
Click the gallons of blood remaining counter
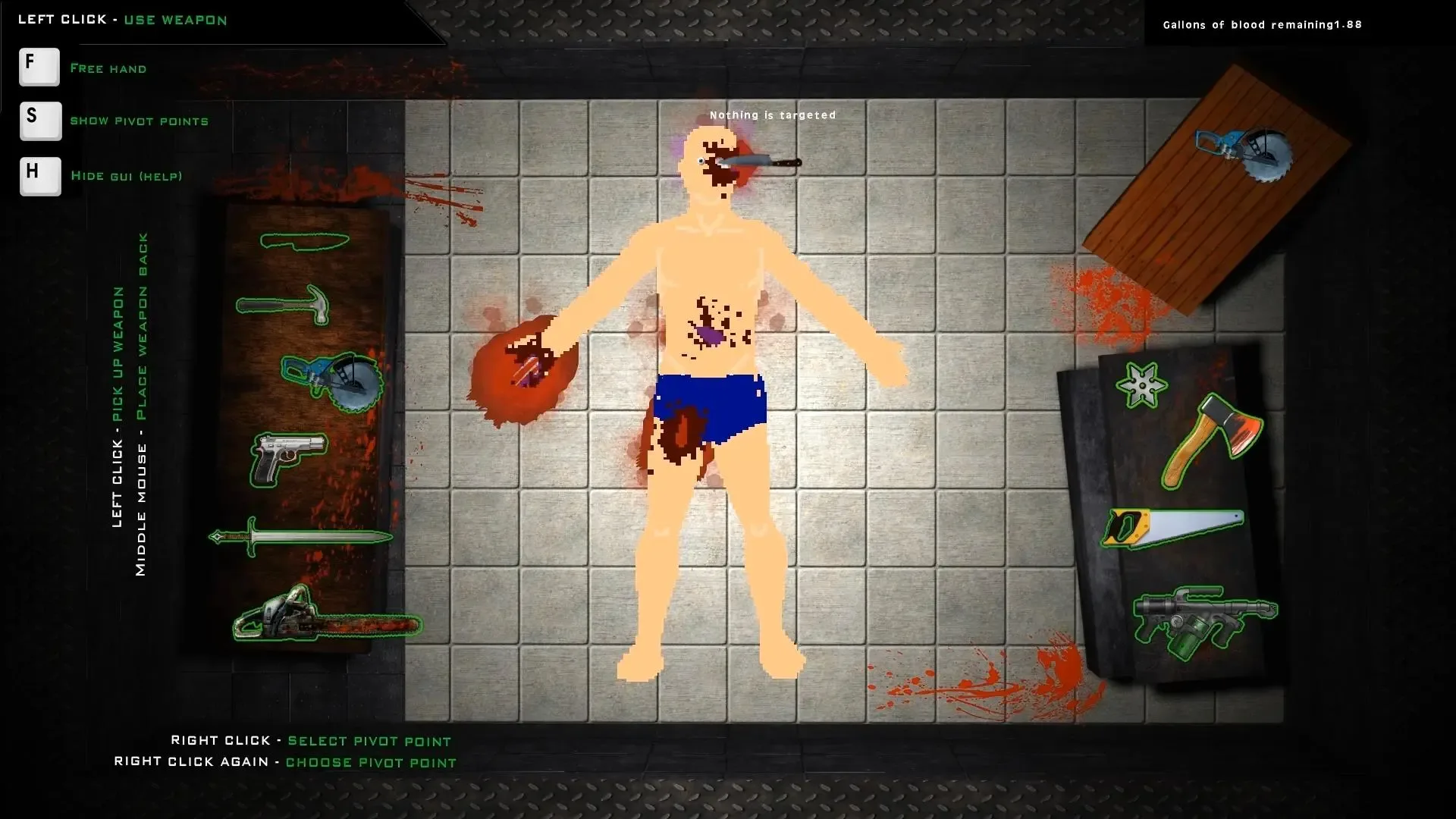pyautogui.click(x=1261, y=24)
